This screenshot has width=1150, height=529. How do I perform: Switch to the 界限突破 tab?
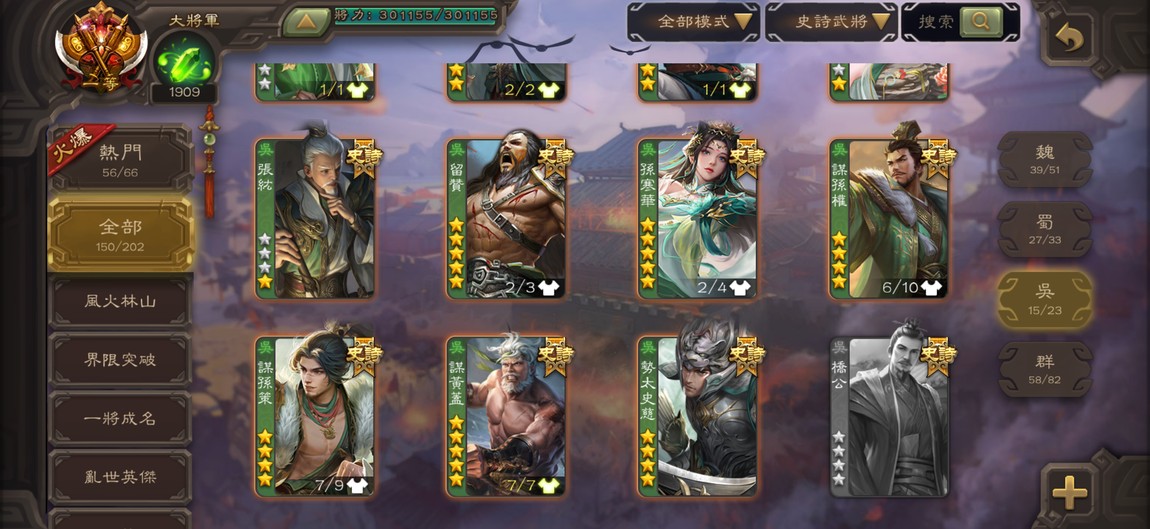pos(120,360)
